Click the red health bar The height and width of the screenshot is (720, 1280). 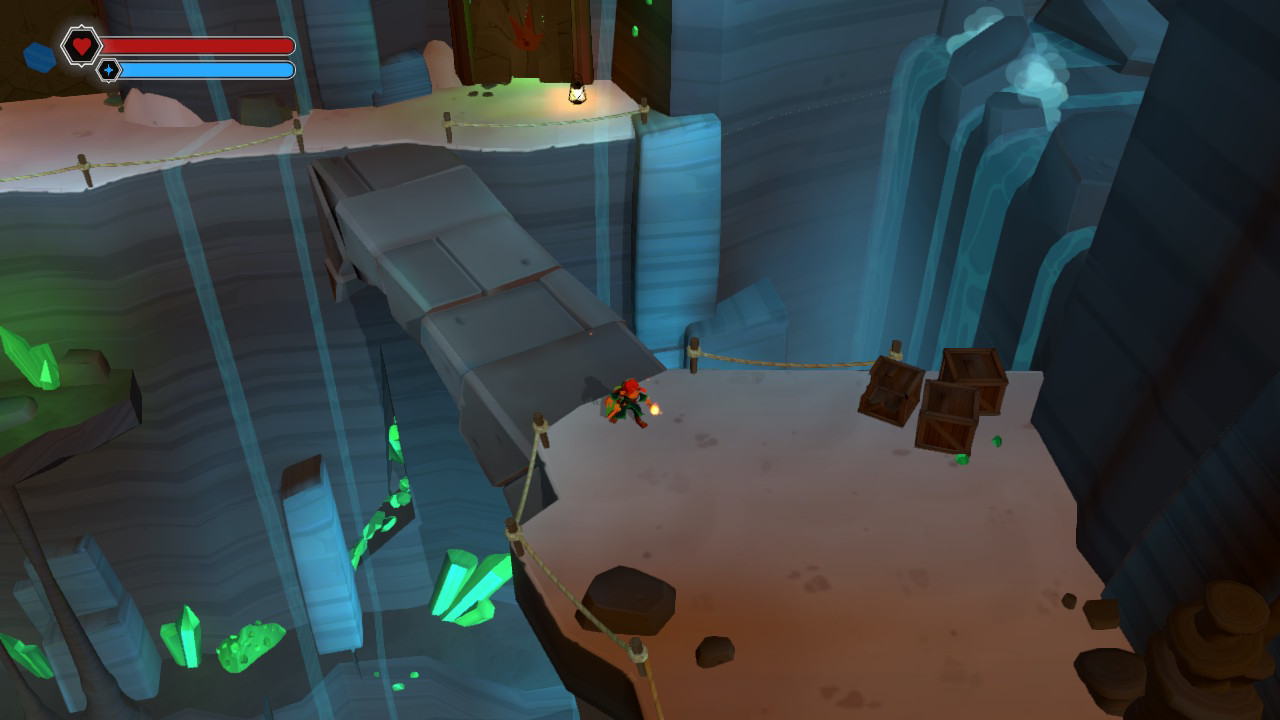tap(200, 45)
